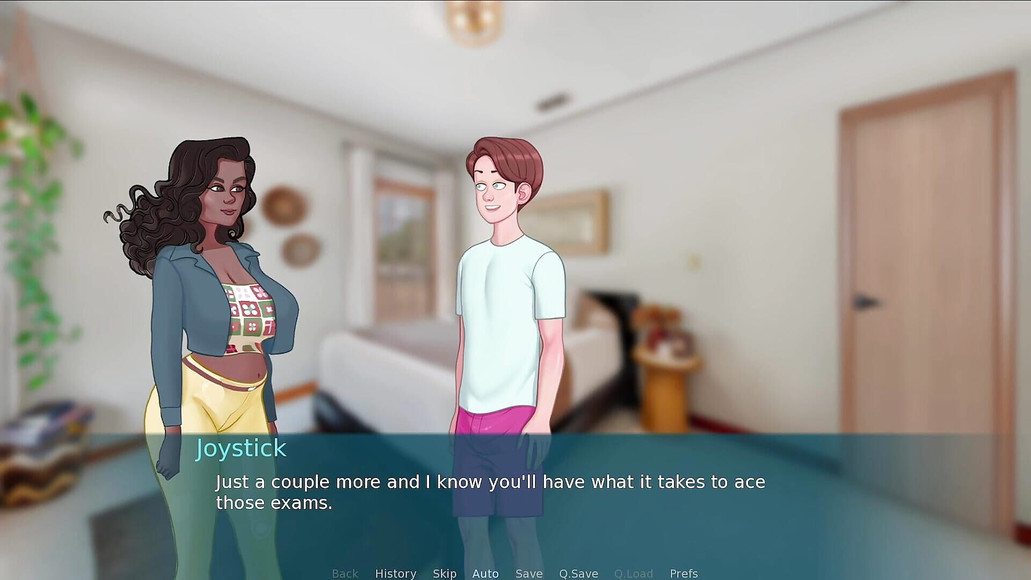Open the dialogue History log
Screen dimensions: 1031x580
(395, 573)
